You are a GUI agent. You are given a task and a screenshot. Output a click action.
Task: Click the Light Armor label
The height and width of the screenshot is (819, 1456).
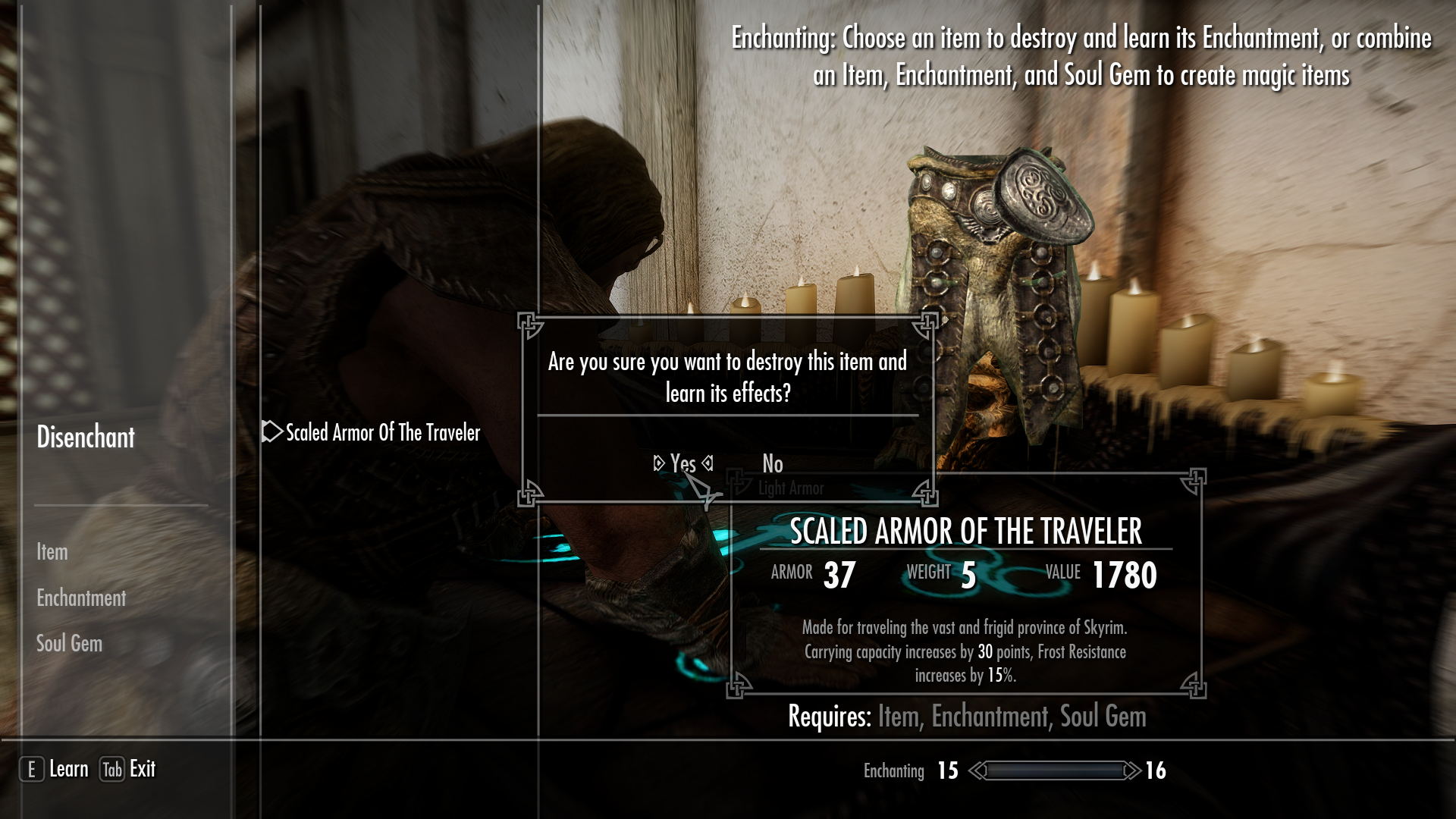pyautogui.click(x=791, y=488)
